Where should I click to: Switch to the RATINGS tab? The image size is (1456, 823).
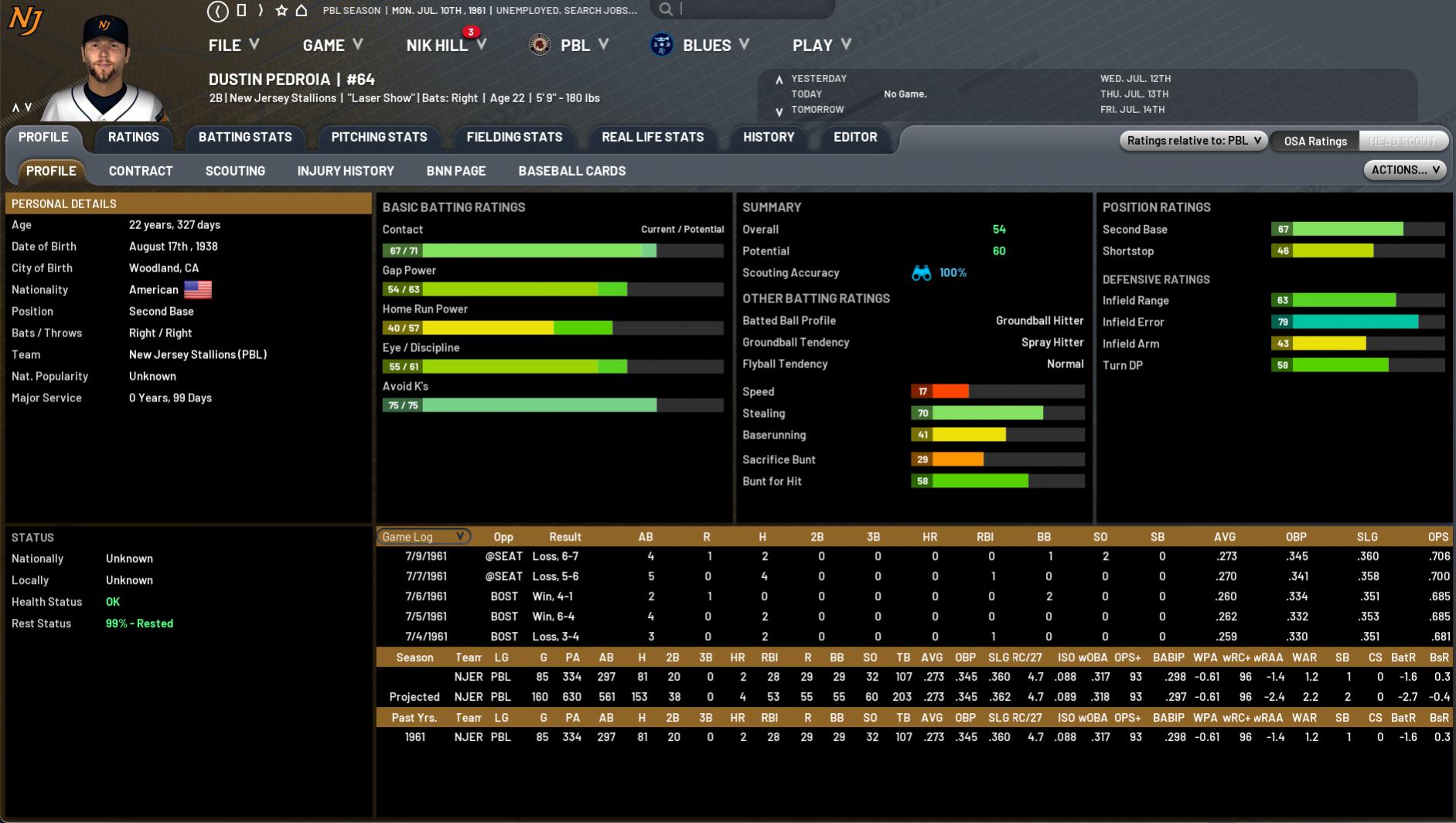coord(133,137)
